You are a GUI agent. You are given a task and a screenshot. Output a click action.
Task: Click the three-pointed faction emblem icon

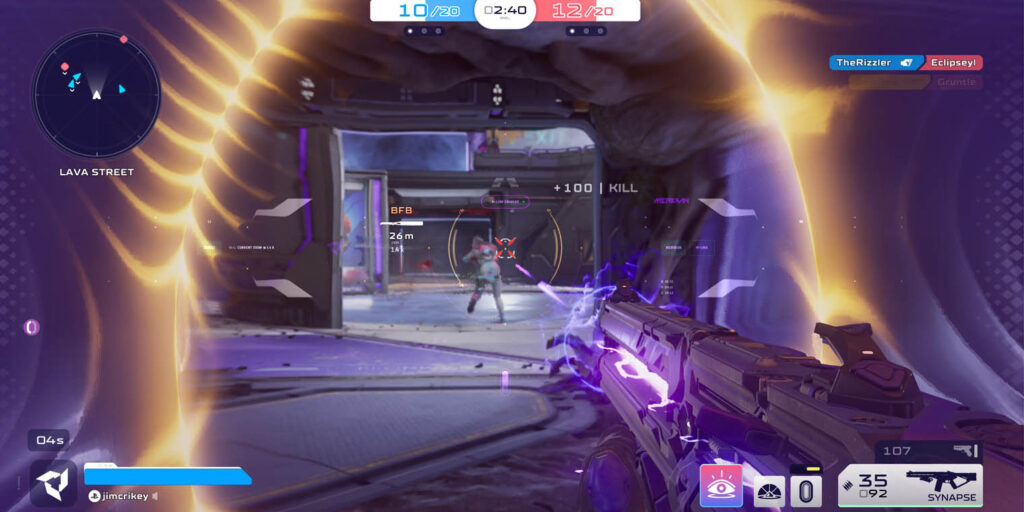pyautogui.click(x=53, y=483)
